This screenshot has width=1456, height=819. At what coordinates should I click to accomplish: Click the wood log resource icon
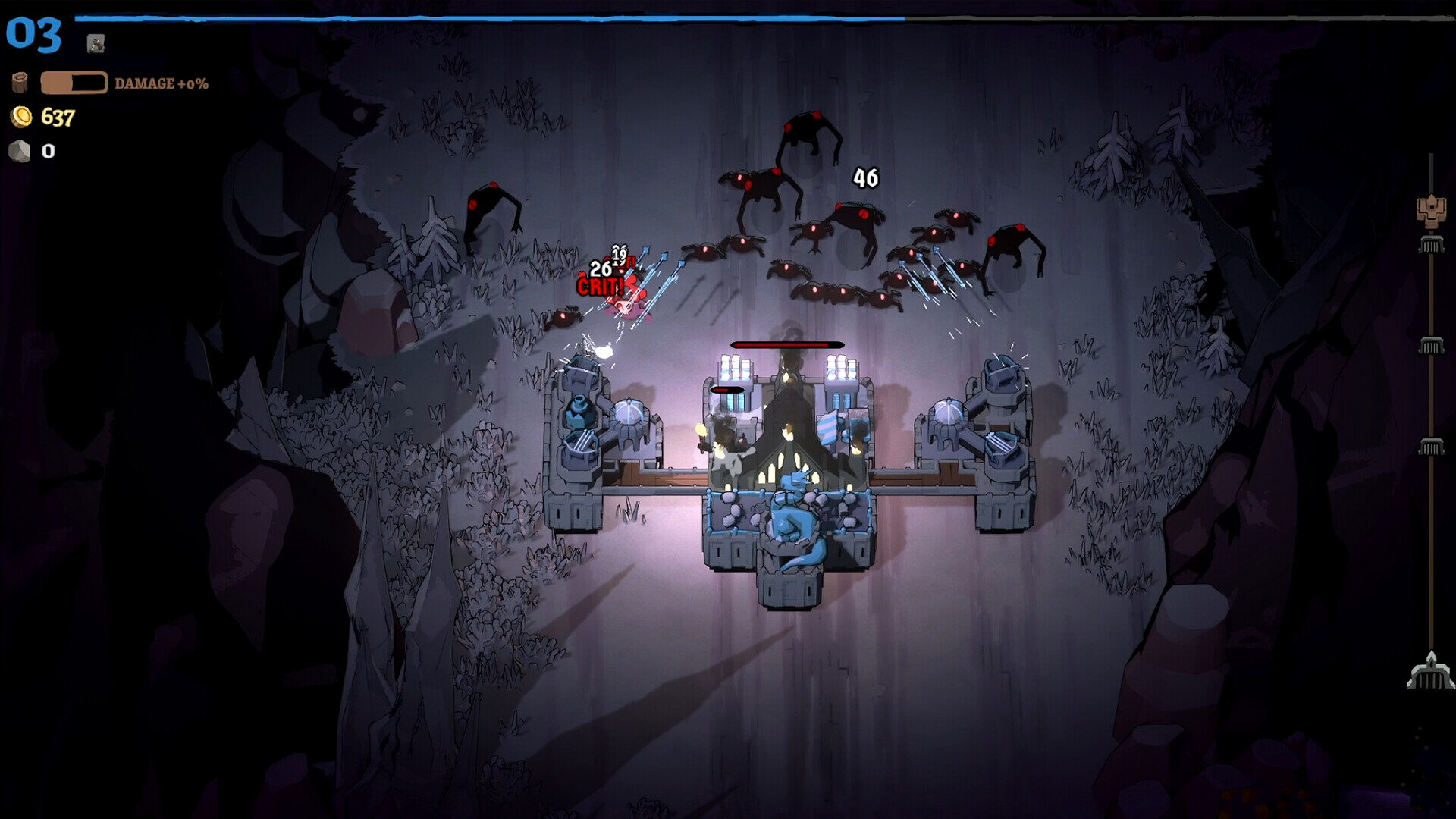point(20,82)
